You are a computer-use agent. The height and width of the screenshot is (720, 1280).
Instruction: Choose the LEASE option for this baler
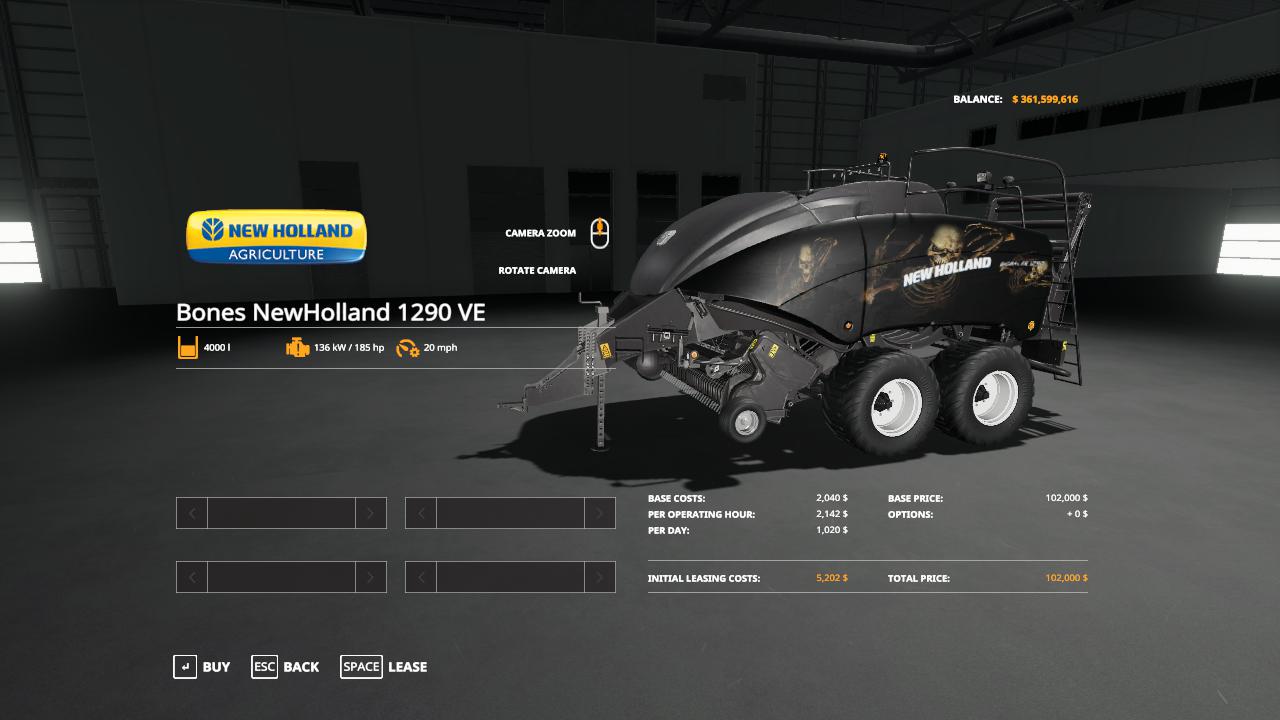[384, 667]
